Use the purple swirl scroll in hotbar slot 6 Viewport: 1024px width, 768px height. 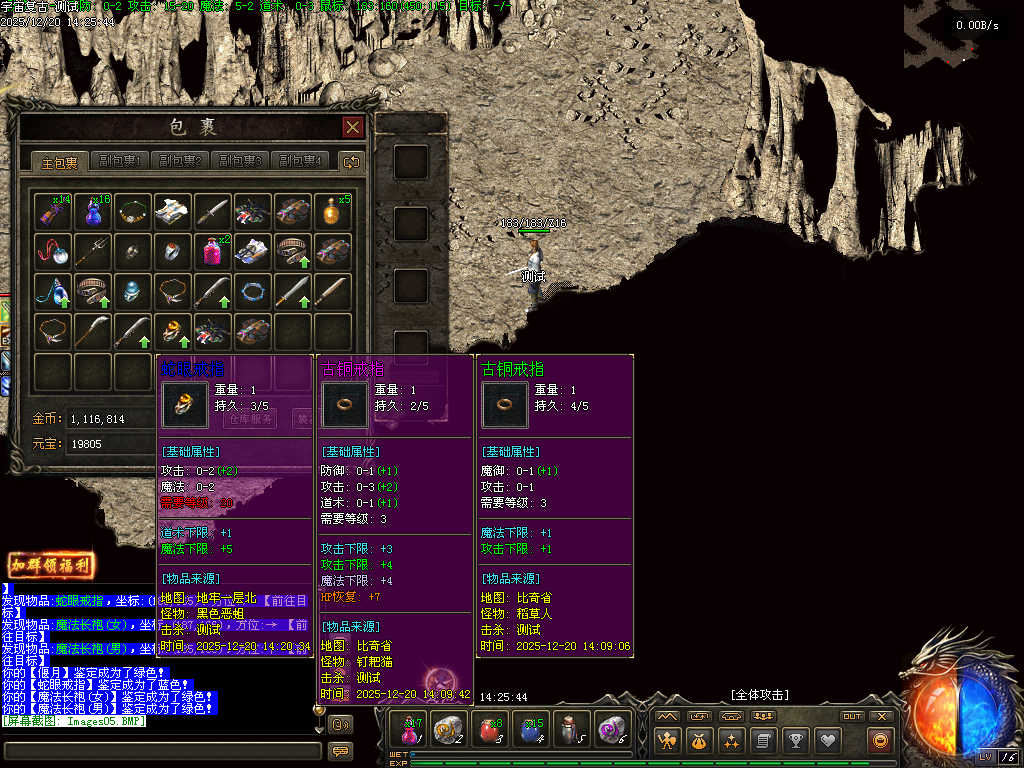pos(611,730)
